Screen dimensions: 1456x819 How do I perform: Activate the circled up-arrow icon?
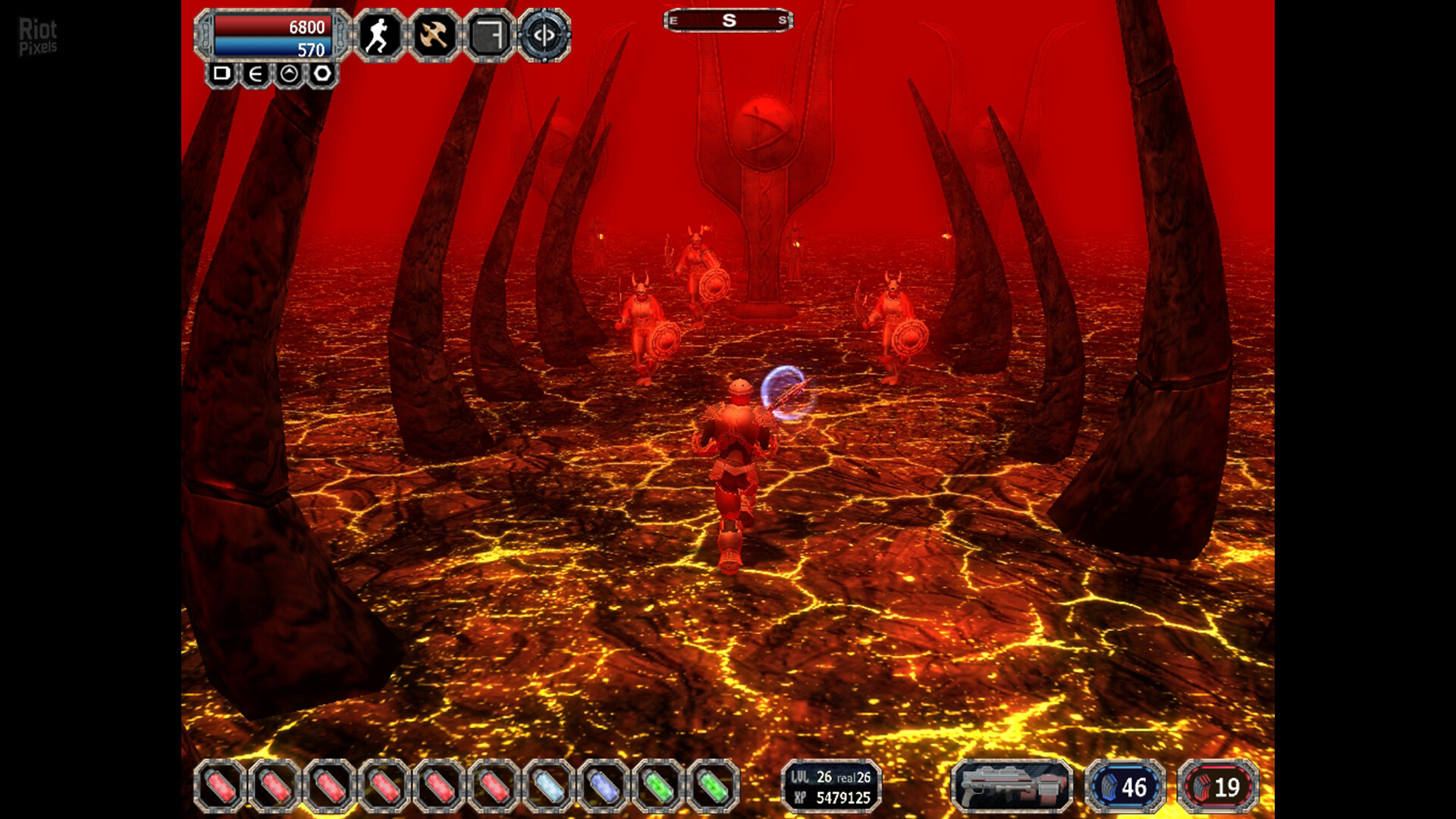point(289,74)
